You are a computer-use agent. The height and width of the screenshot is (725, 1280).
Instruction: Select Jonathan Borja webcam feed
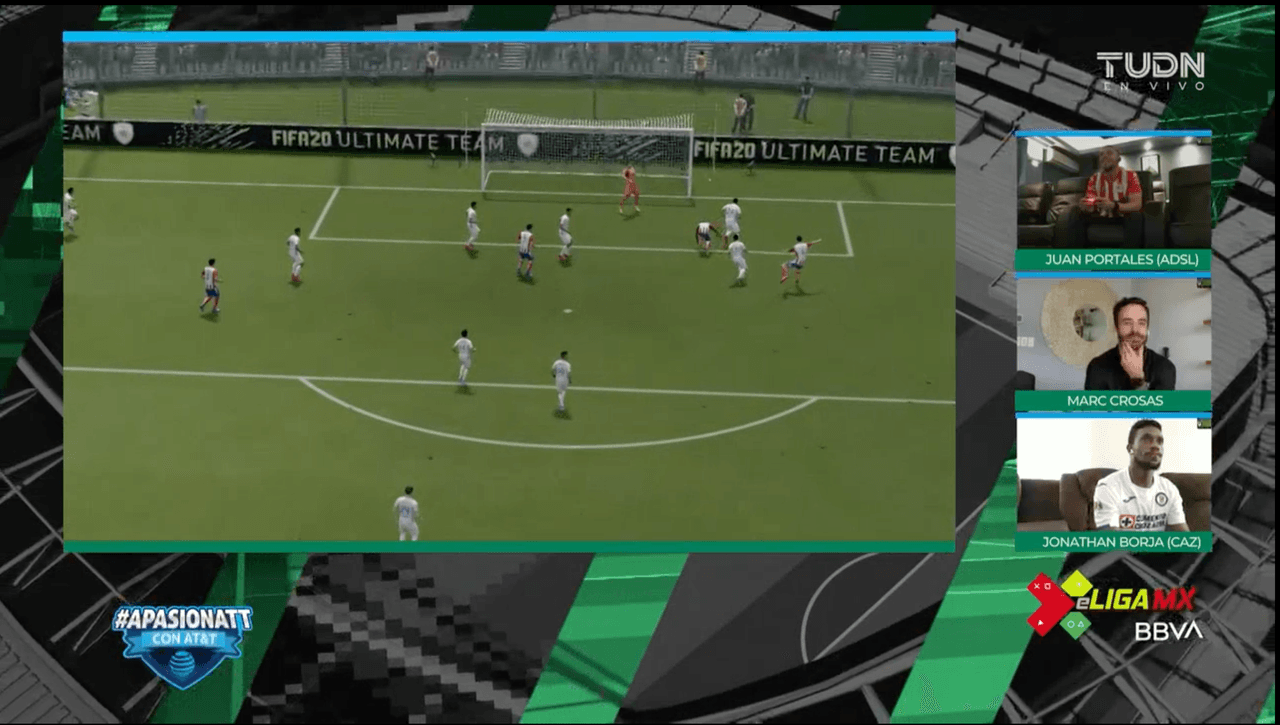tap(1113, 475)
